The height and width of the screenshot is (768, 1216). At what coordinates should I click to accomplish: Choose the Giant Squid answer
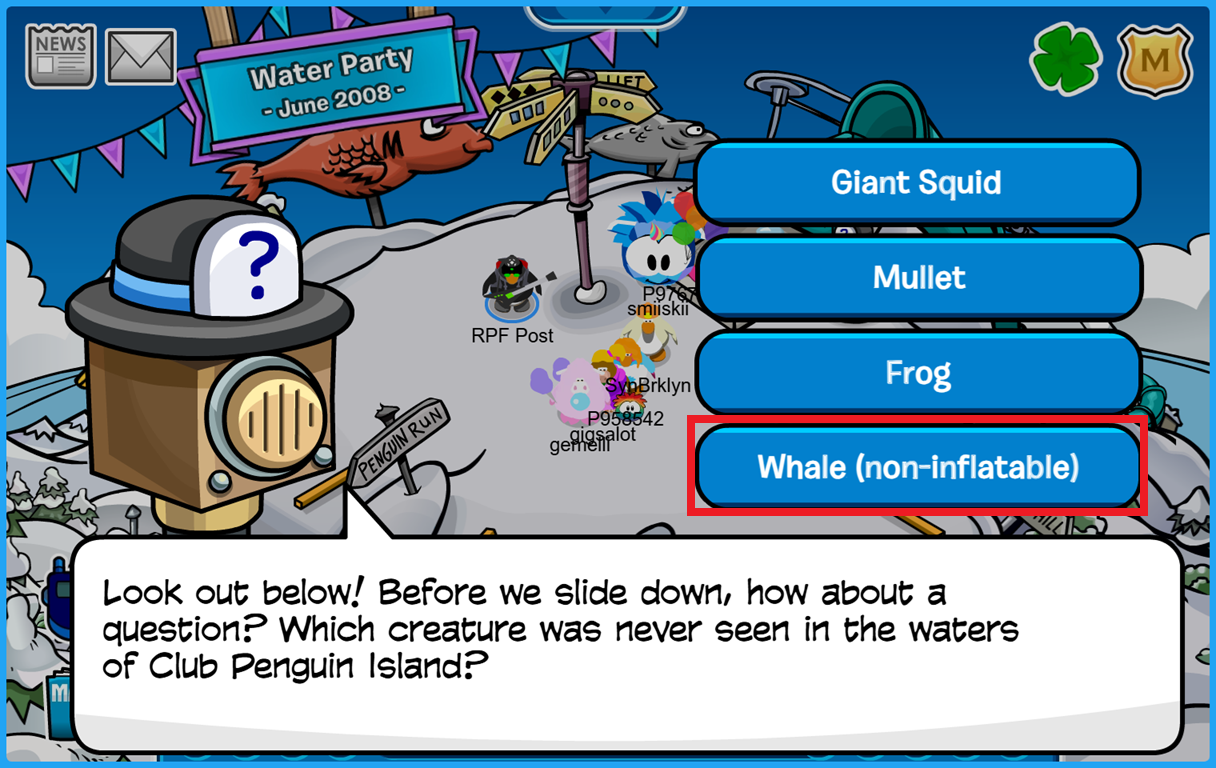click(x=916, y=183)
